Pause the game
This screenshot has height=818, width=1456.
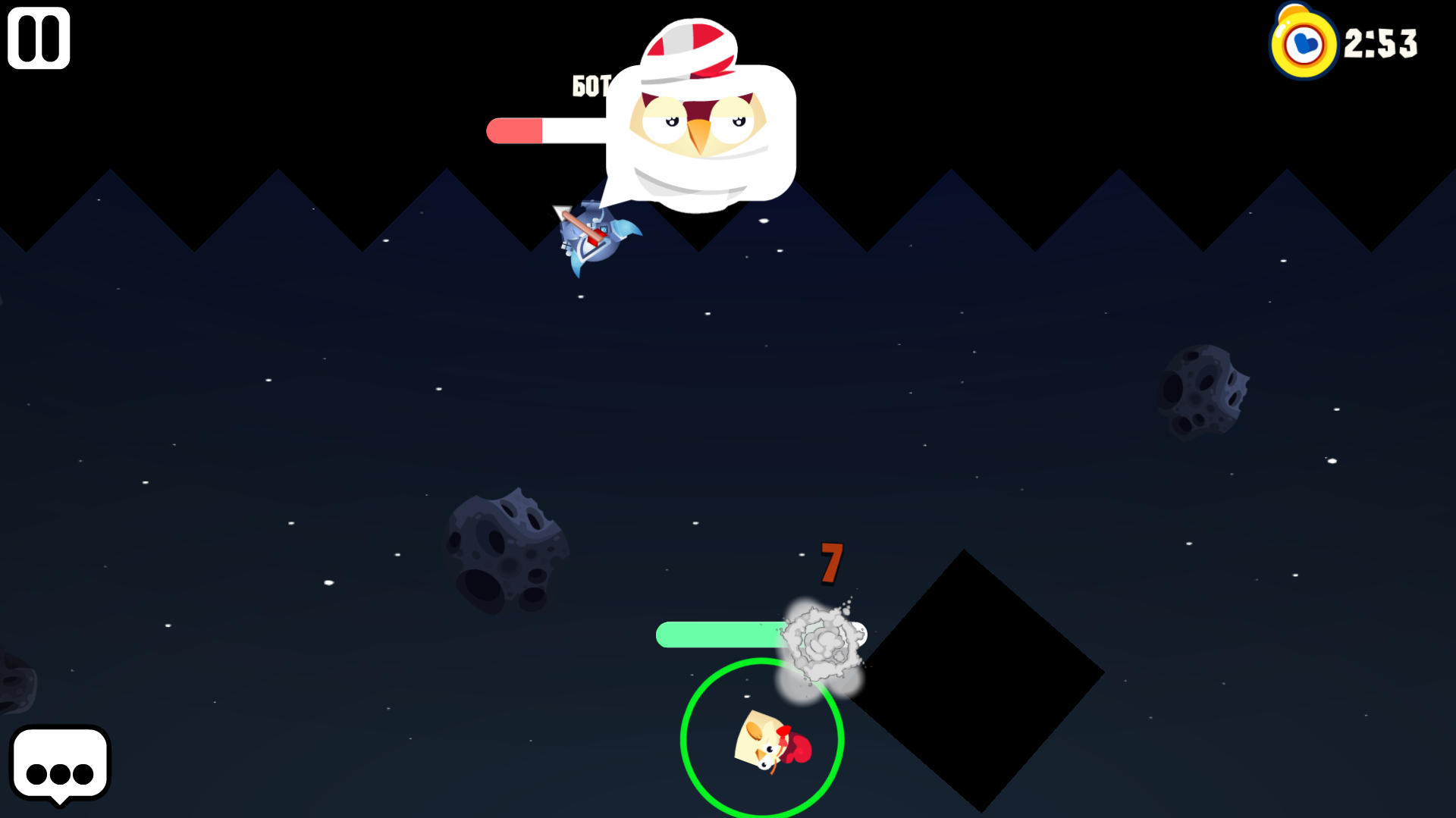(x=38, y=37)
